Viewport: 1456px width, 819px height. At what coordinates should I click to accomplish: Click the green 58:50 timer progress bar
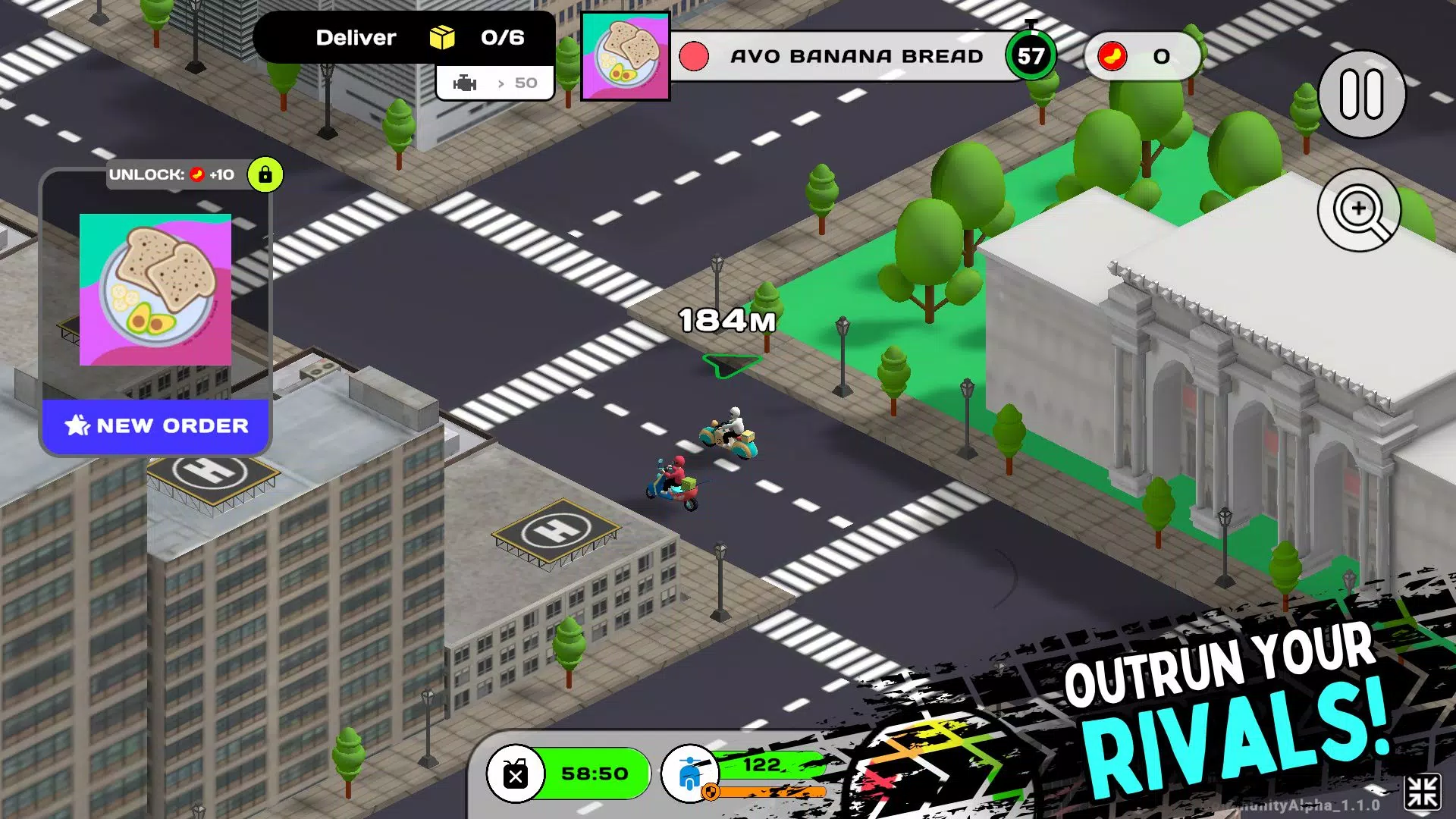pos(595,773)
